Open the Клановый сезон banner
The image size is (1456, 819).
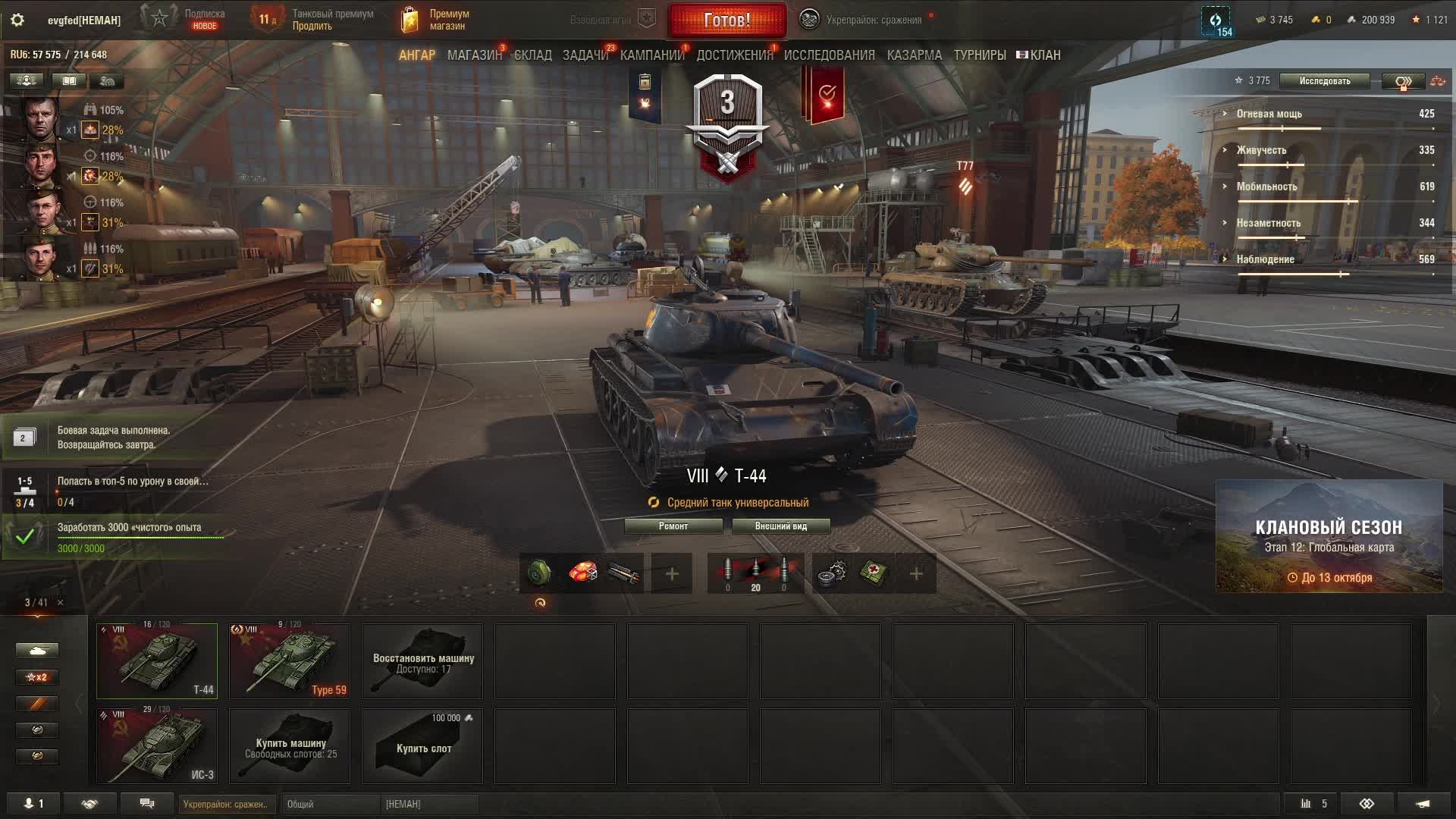[x=1329, y=536]
